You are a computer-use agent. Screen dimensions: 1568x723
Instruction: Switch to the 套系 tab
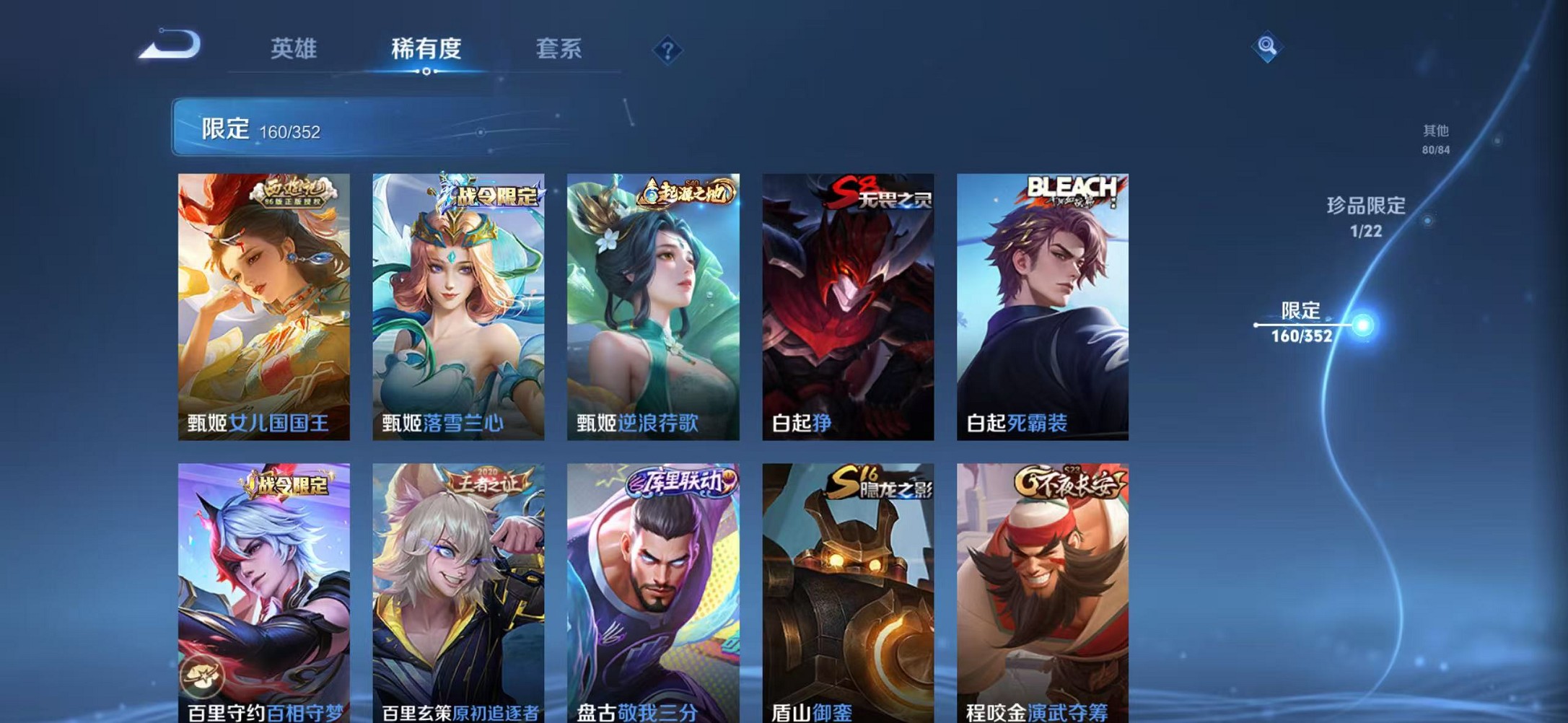point(559,48)
